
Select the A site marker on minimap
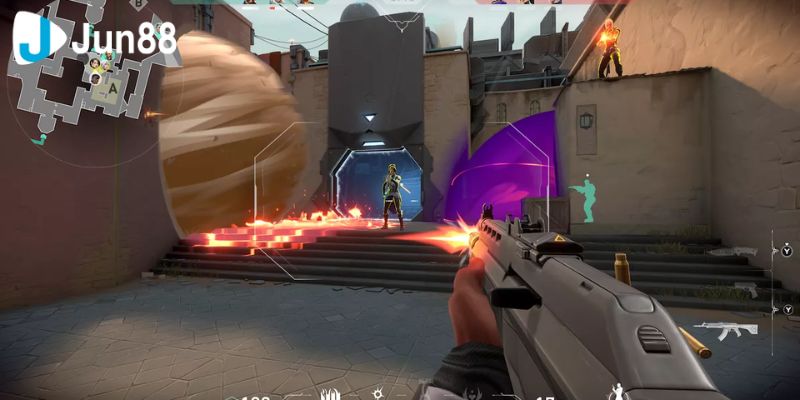point(113,87)
